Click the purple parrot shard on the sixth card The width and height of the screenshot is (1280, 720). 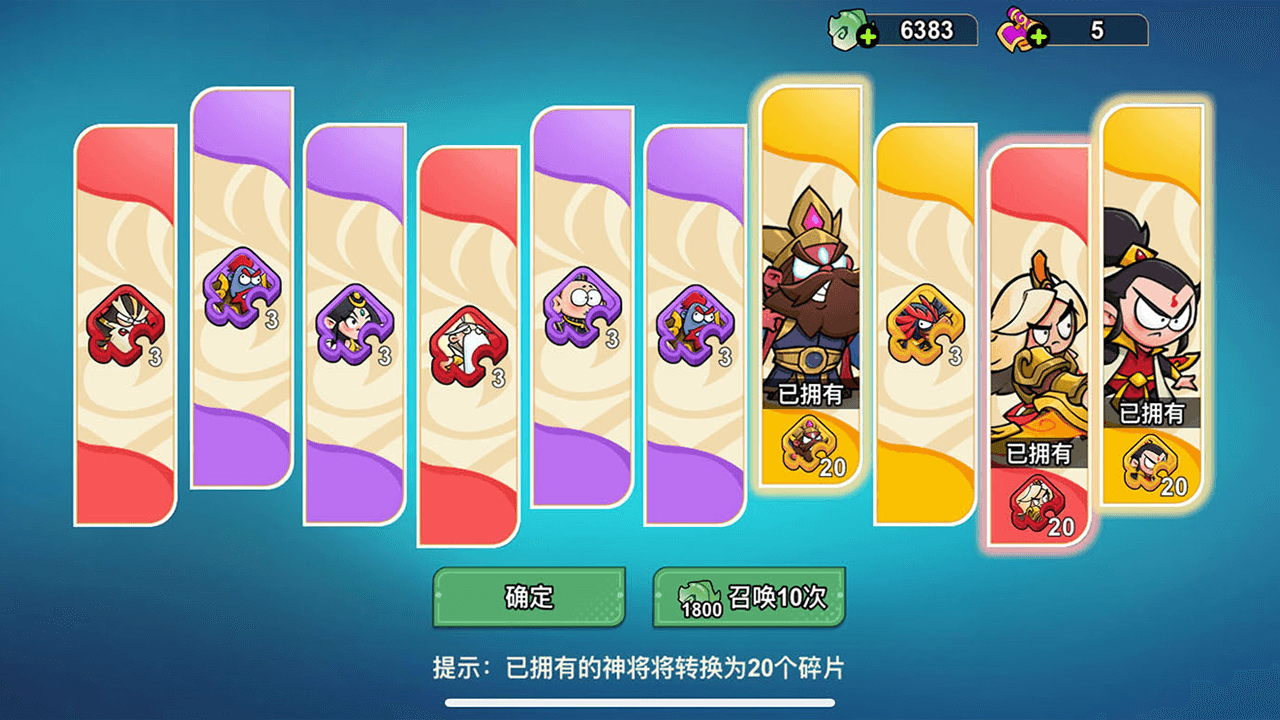(x=694, y=323)
